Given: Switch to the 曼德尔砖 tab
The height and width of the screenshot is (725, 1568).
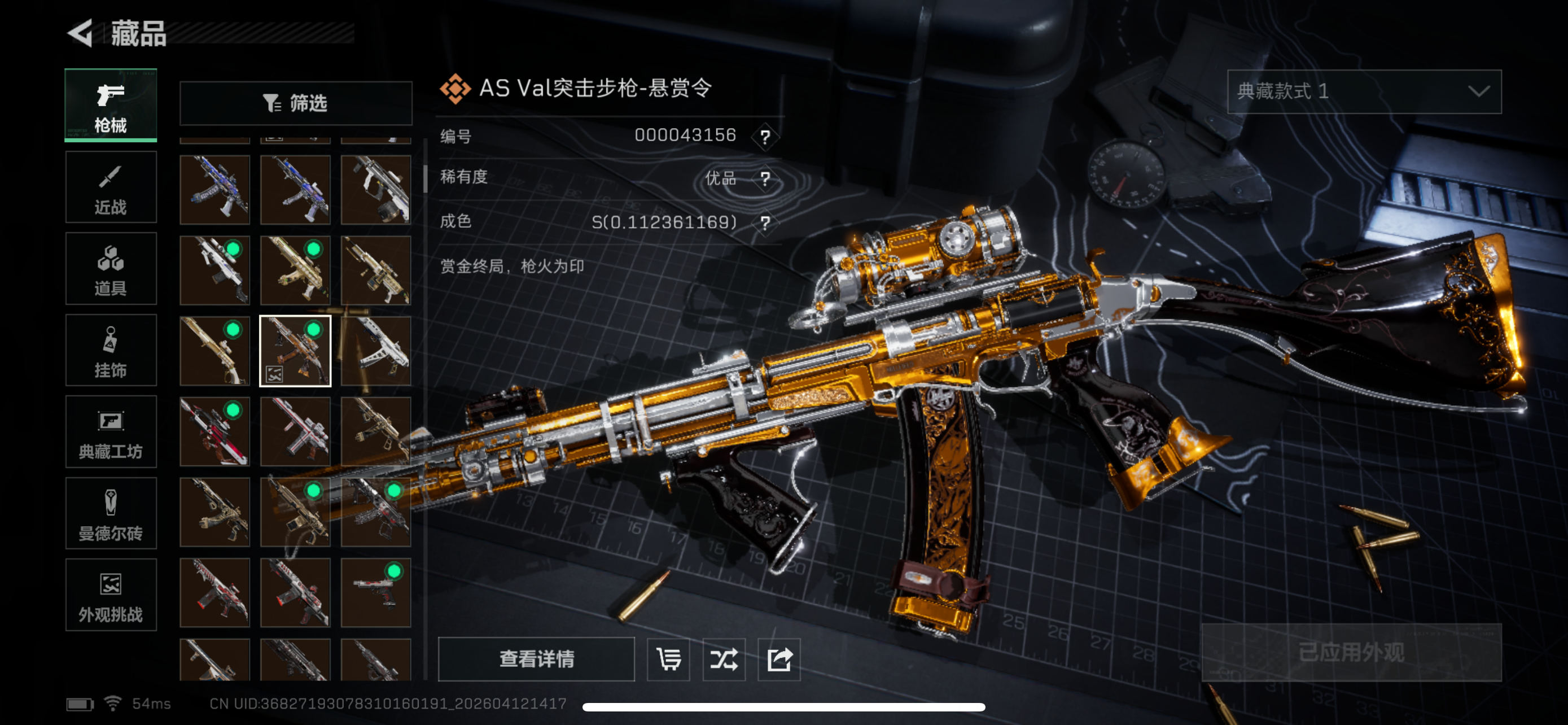Looking at the screenshot, I should [x=111, y=513].
